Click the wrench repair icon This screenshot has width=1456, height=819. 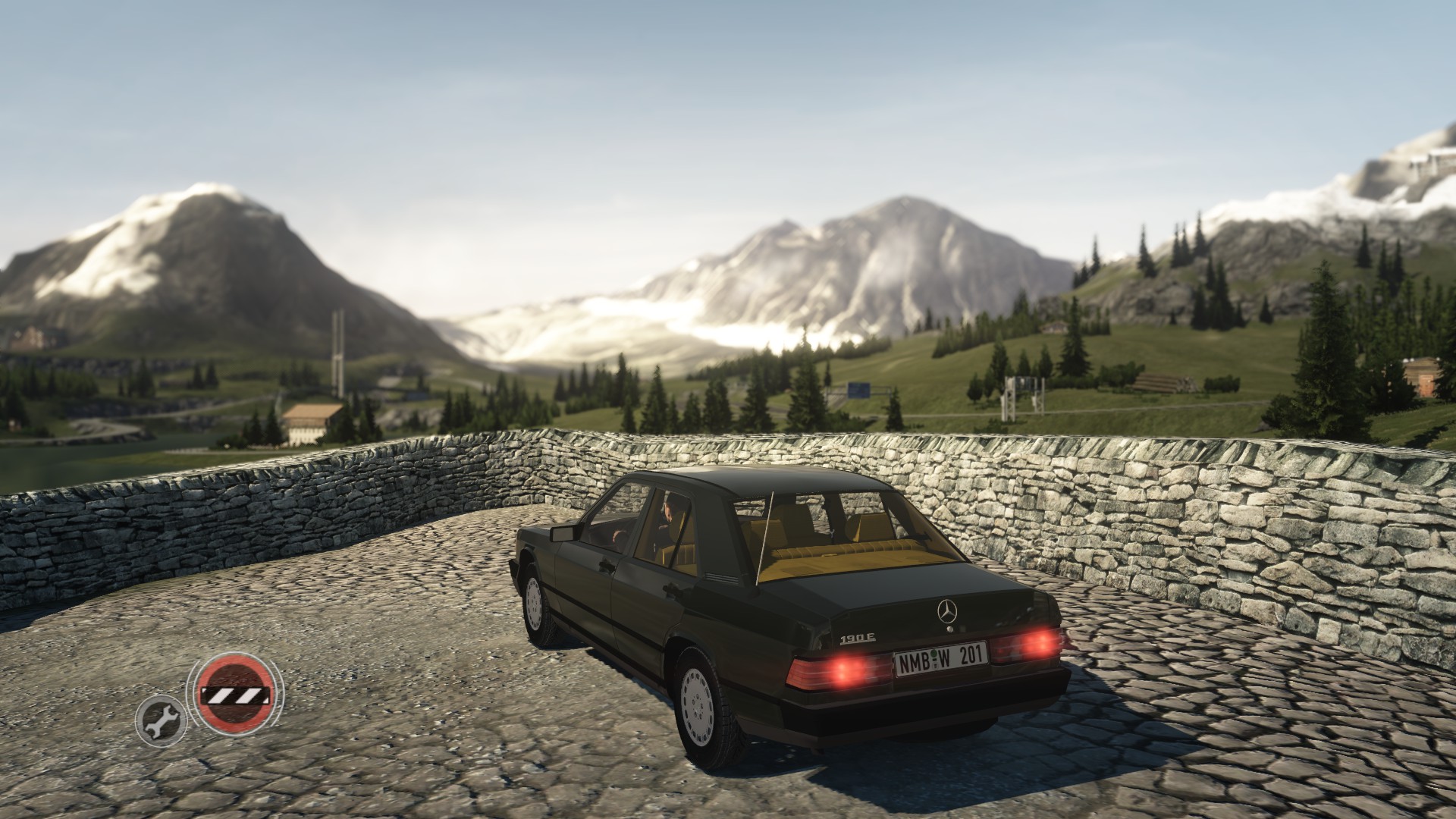(x=160, y=717)
